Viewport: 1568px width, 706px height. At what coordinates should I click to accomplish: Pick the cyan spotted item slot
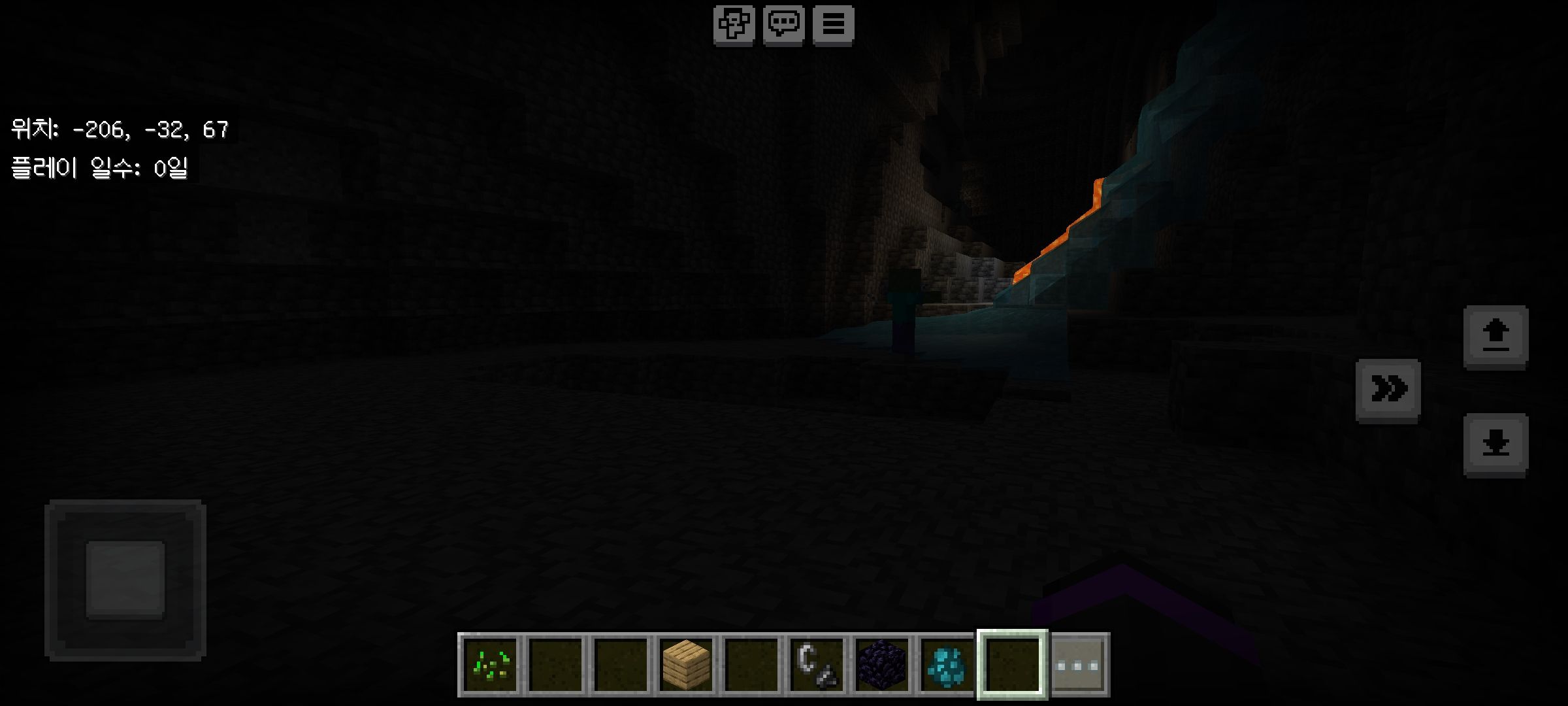click(x=947, y=665)
